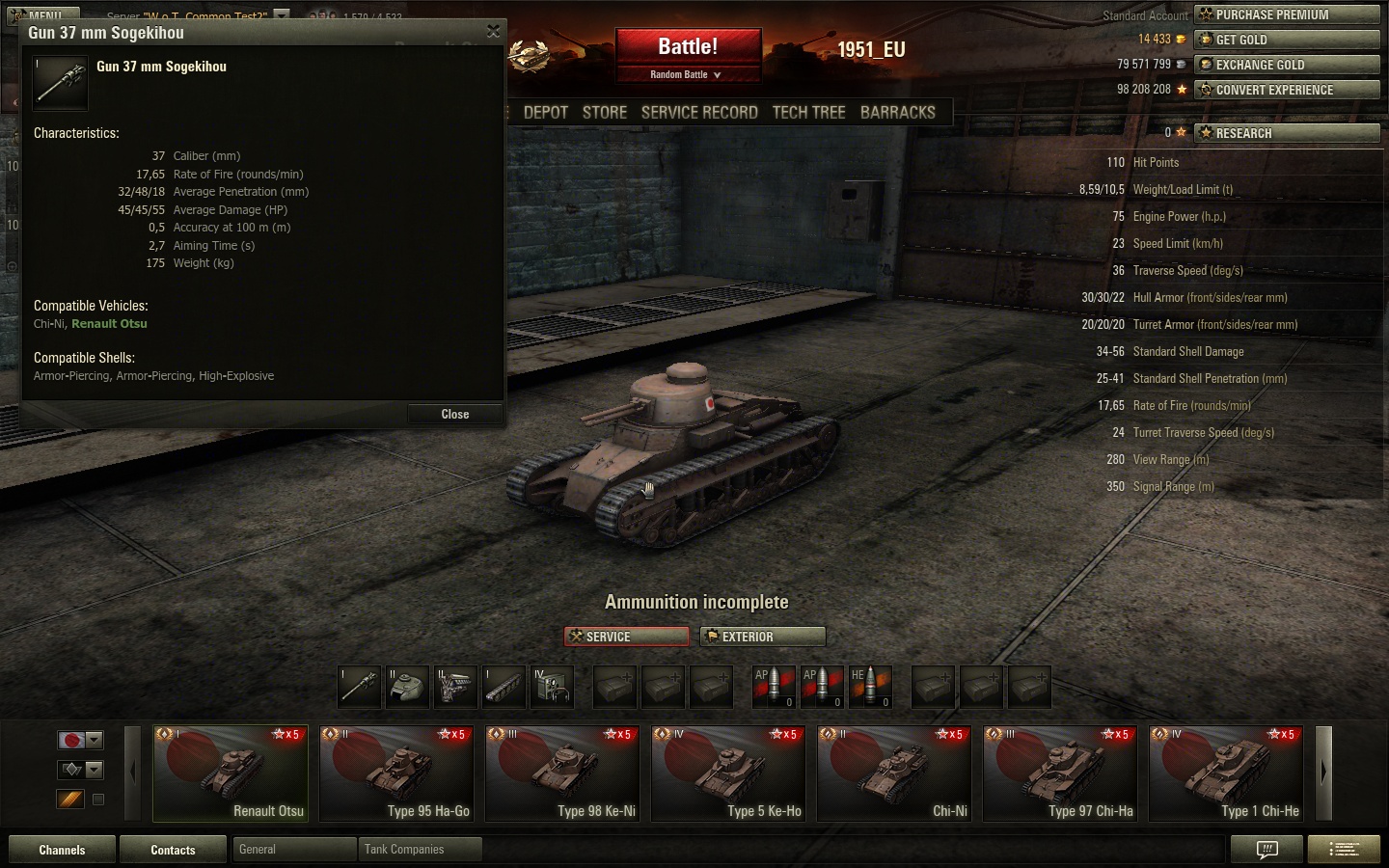1389x868 pixels.
Task: Go to the Store tab
Action: point(605,113)
